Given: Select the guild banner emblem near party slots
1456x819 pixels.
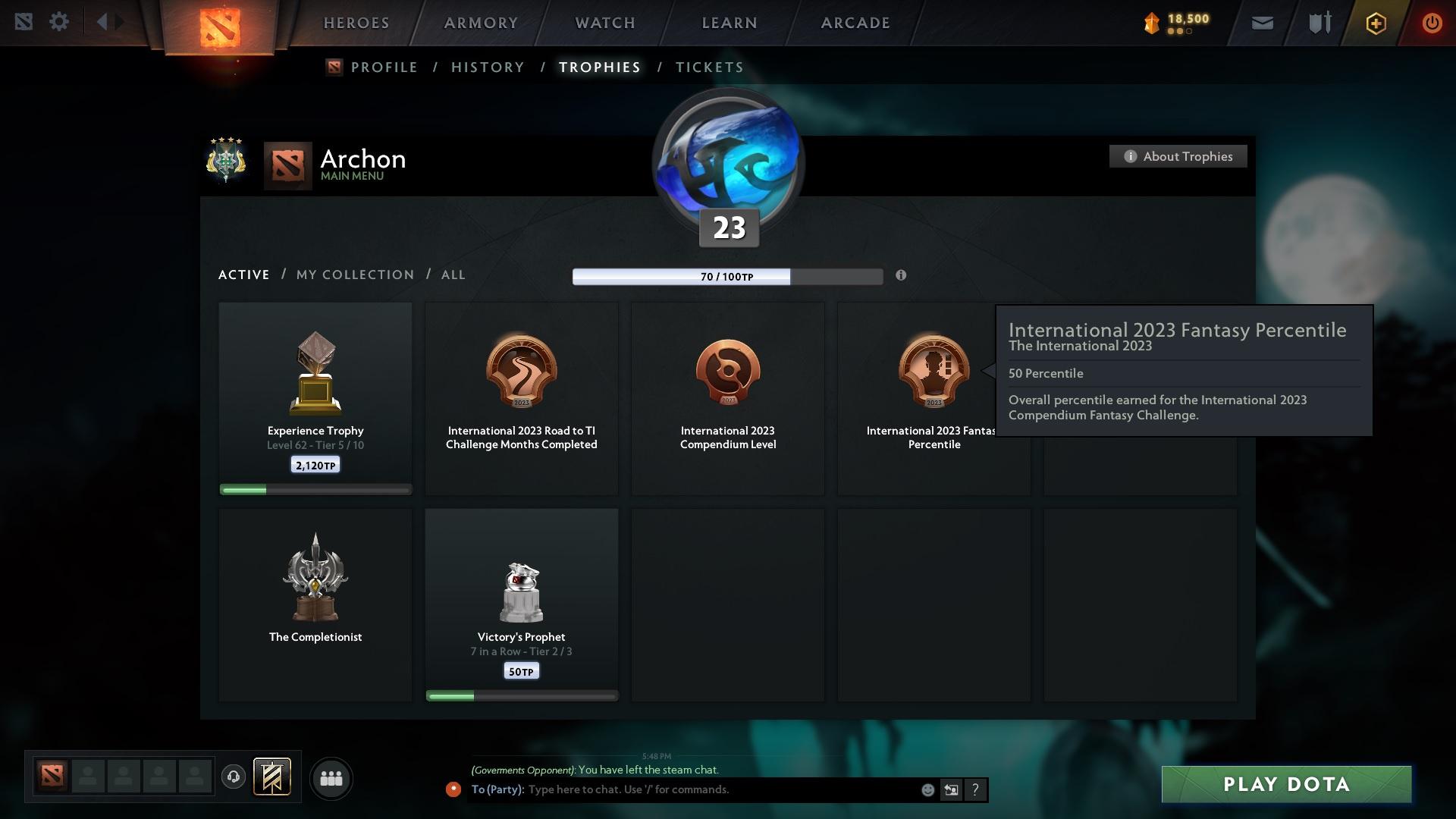Looking at the screenshot, I should 273,777.
